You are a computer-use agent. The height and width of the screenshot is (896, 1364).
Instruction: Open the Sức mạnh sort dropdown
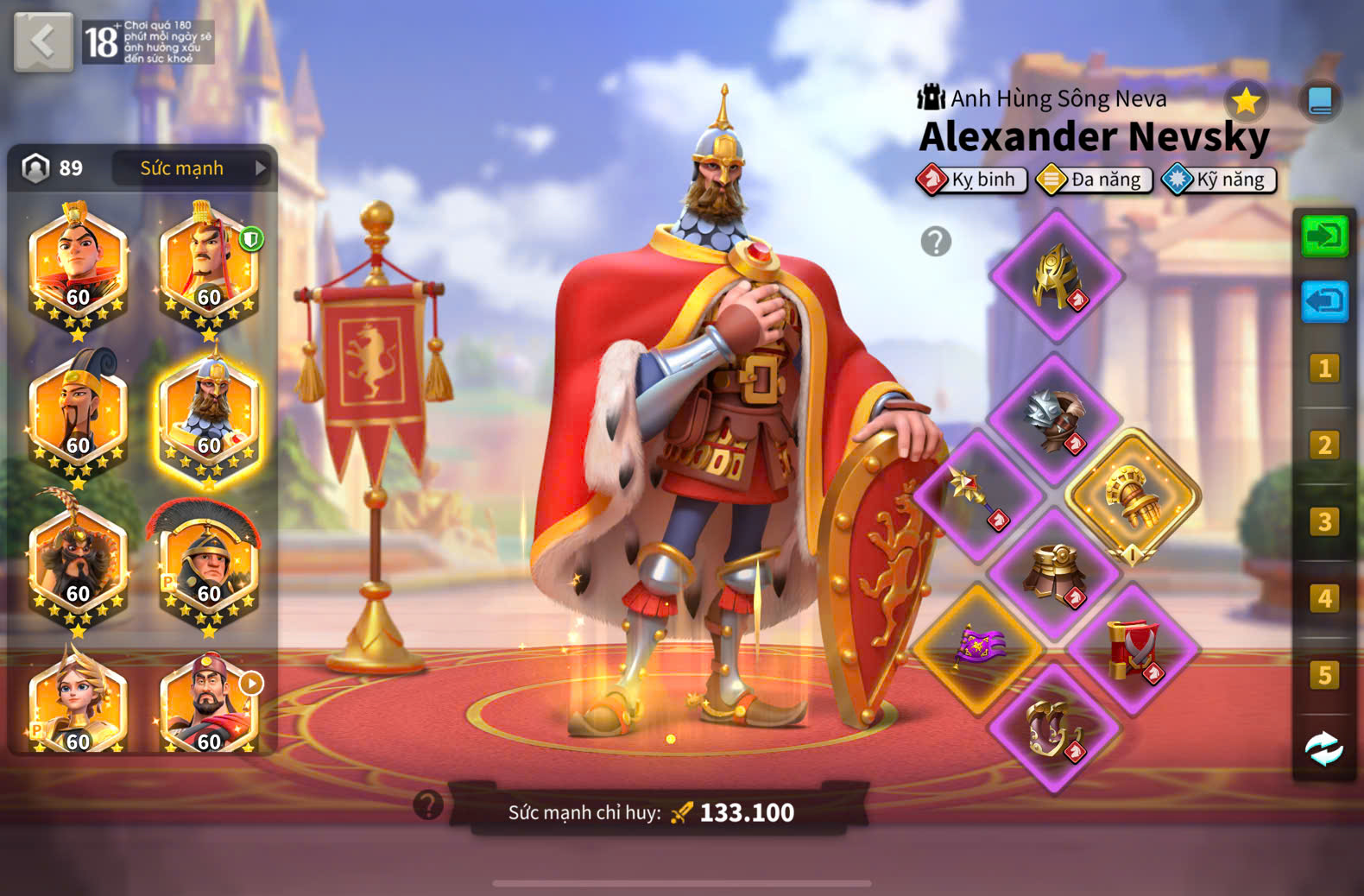click(x=192, y=168)
